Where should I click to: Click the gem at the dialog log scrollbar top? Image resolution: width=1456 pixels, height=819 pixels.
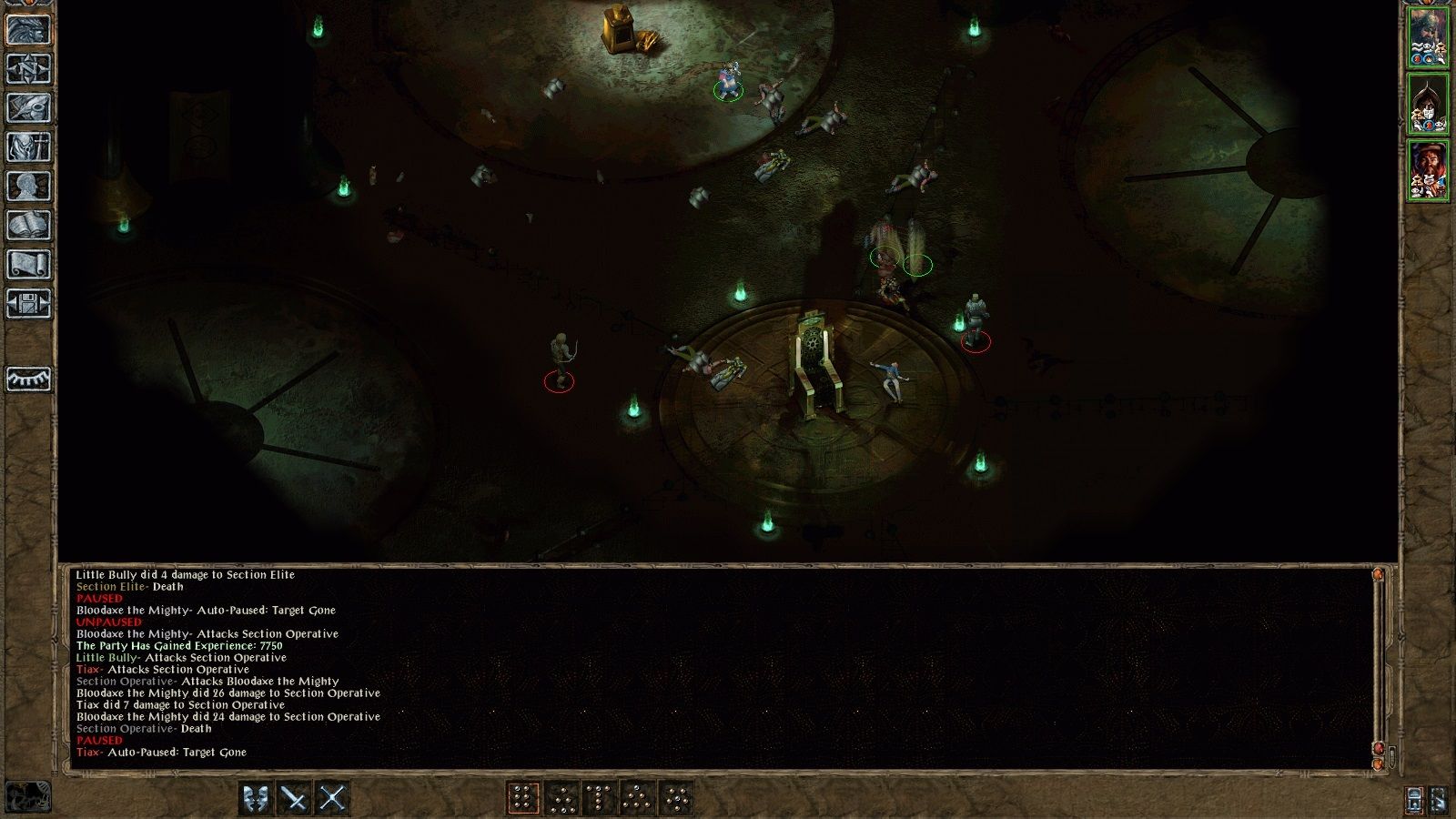(1378, 575)
